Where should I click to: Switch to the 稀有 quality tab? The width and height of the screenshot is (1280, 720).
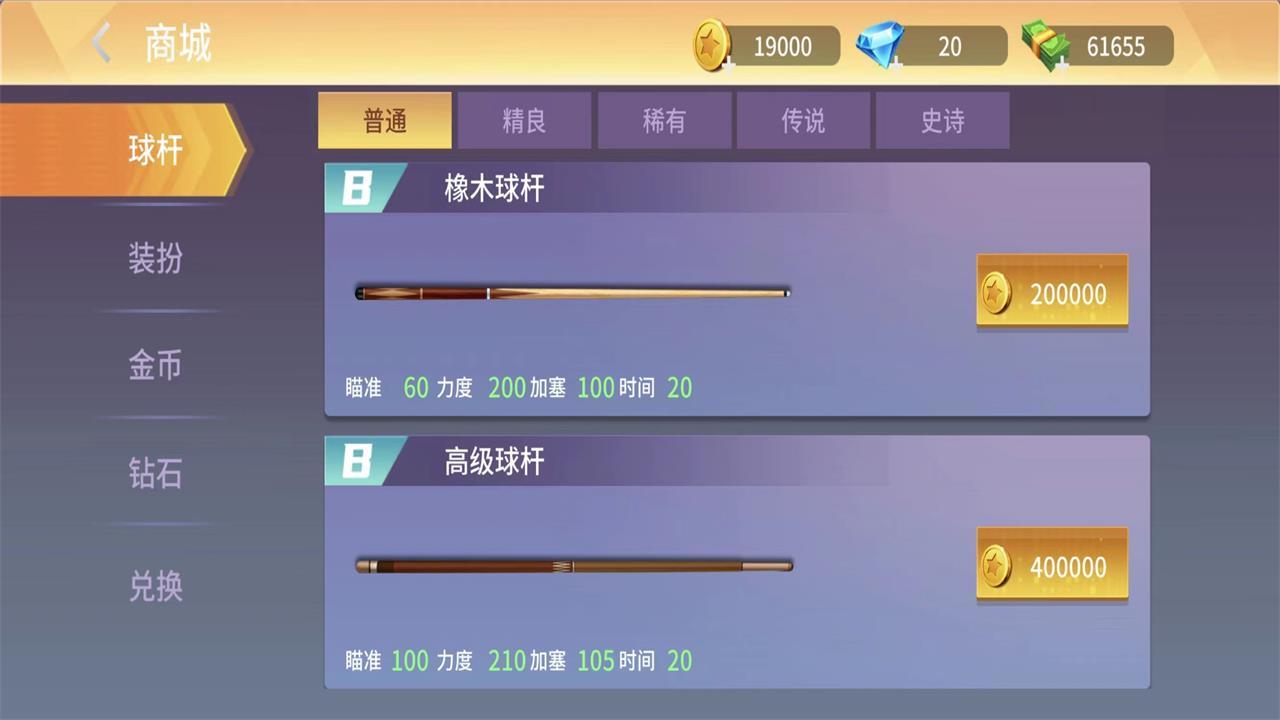(x=664, y=120)
